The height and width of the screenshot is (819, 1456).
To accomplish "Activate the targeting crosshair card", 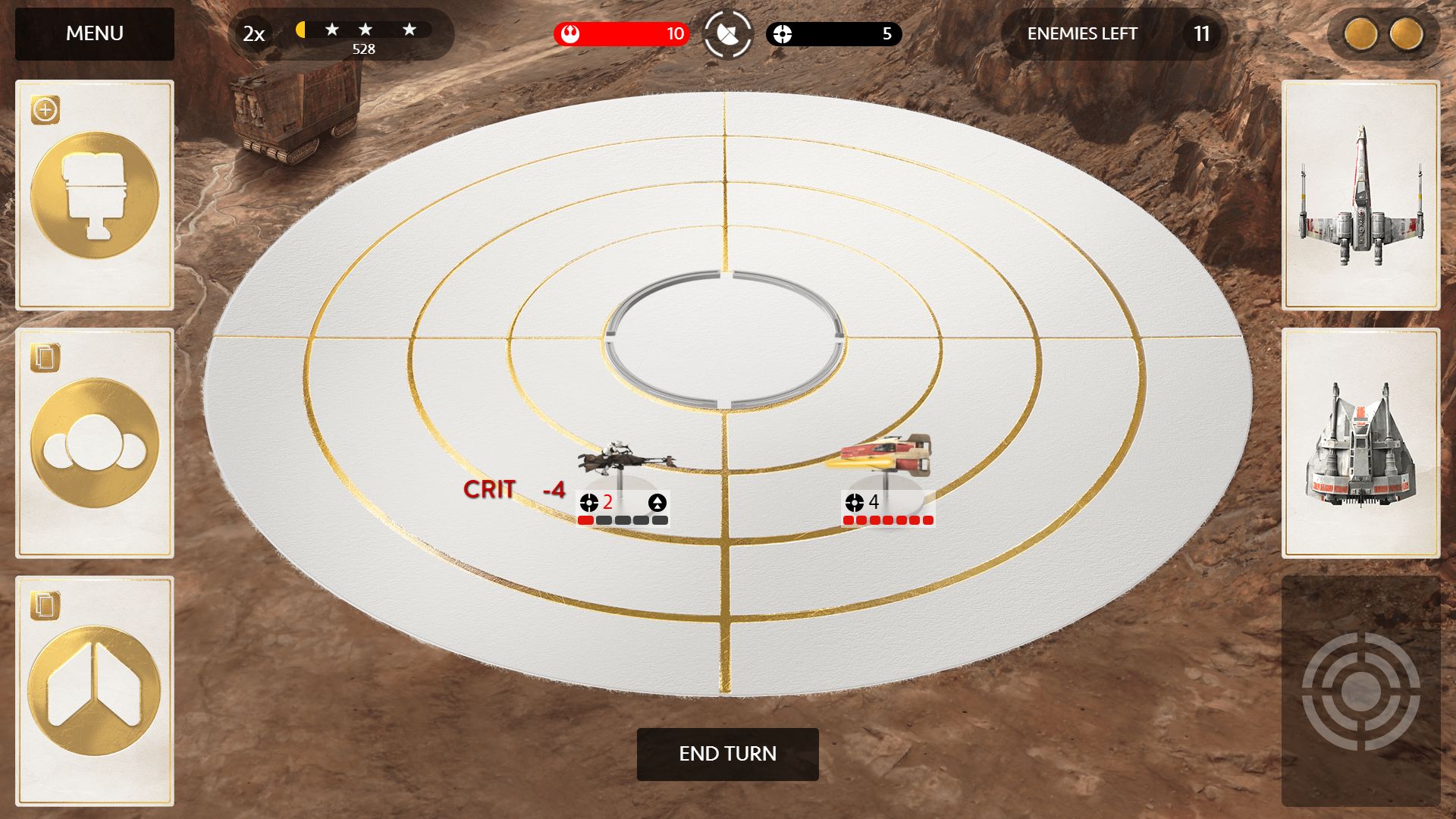I will (1360, 691).
